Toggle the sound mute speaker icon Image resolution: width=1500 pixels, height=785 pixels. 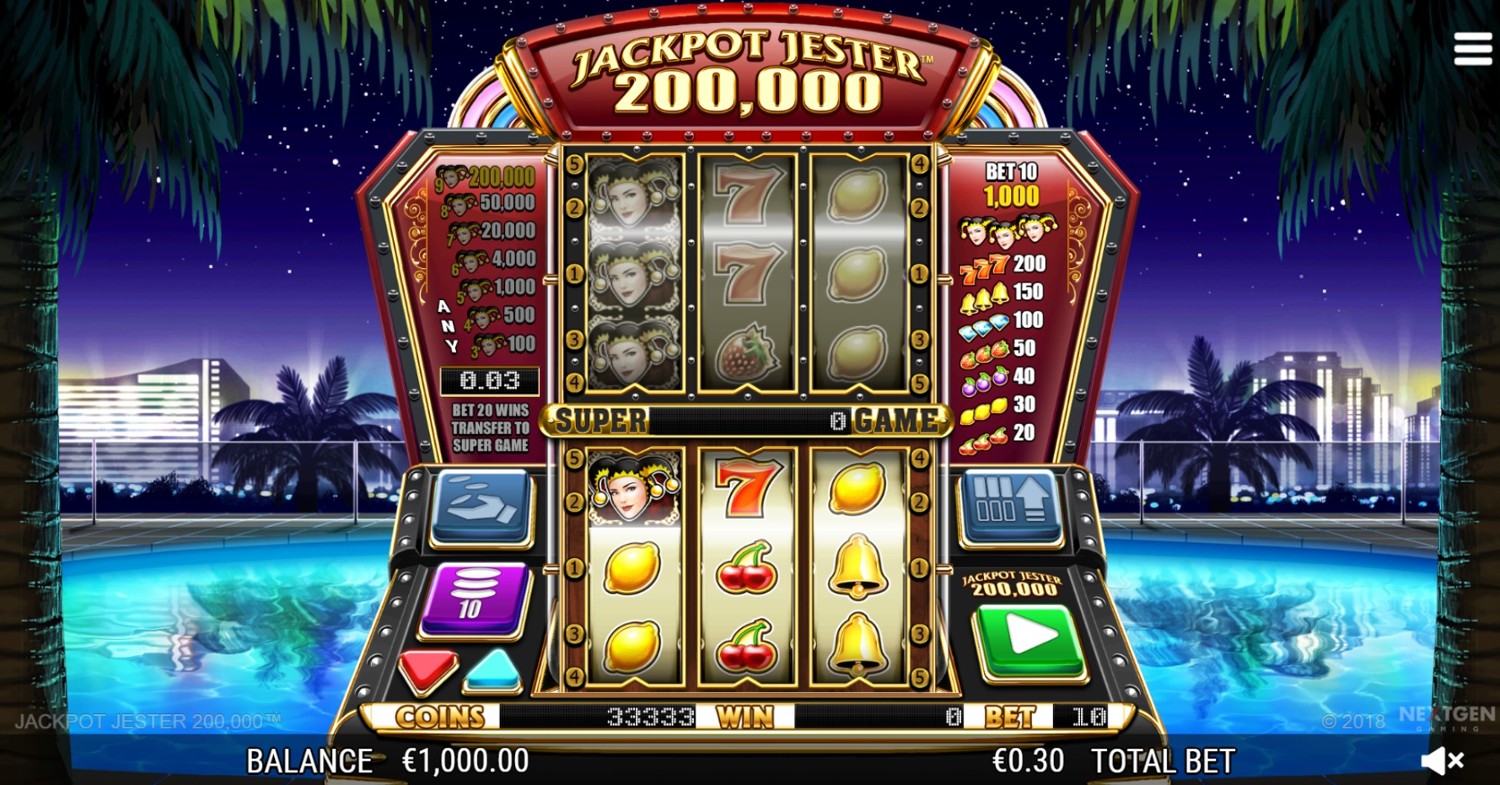pyautogui.click(x=1443, y=761)
